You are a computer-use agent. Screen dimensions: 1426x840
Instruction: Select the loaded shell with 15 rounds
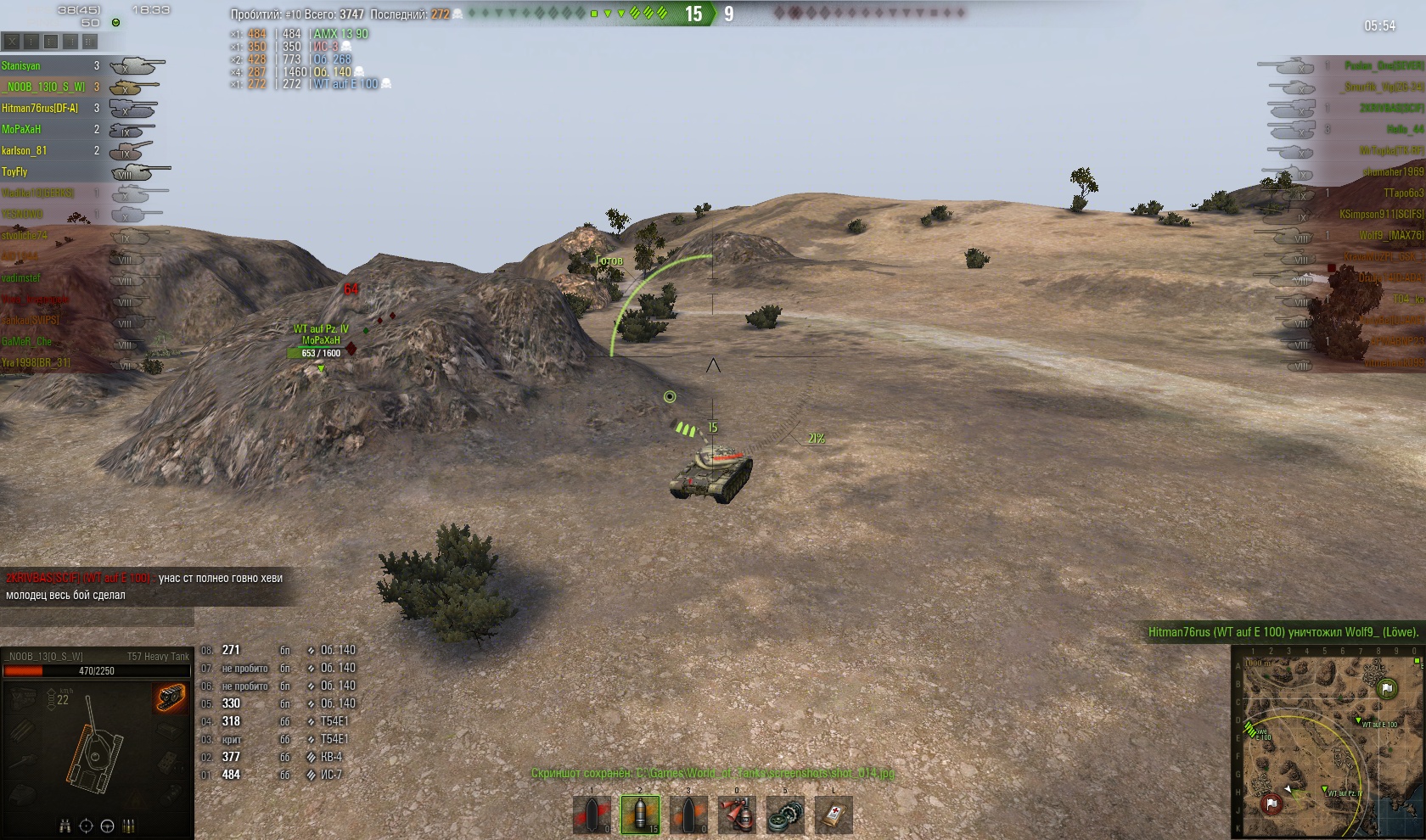click(x=640, y=815)
